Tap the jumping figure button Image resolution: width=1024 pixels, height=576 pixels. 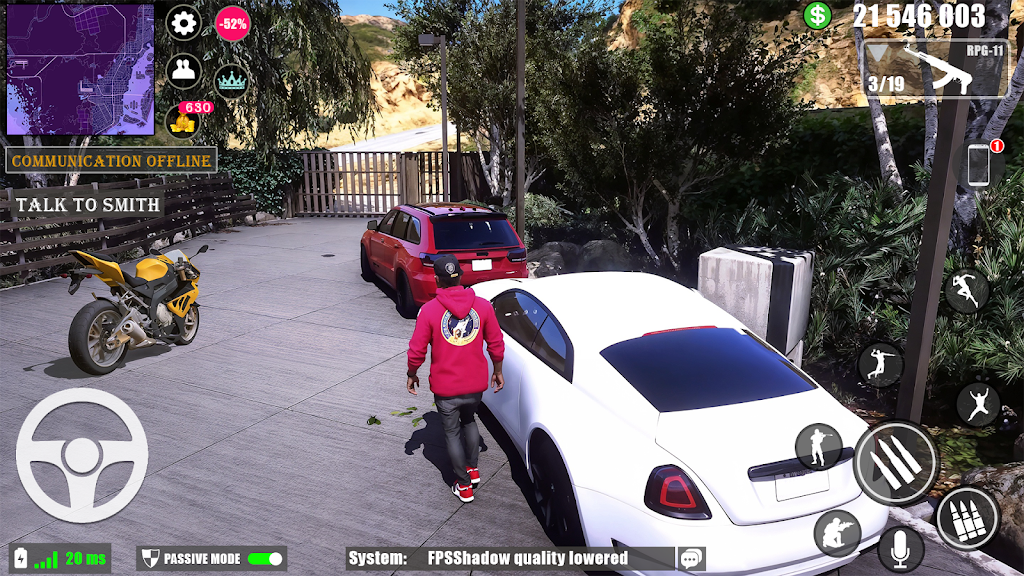point(978,404)
